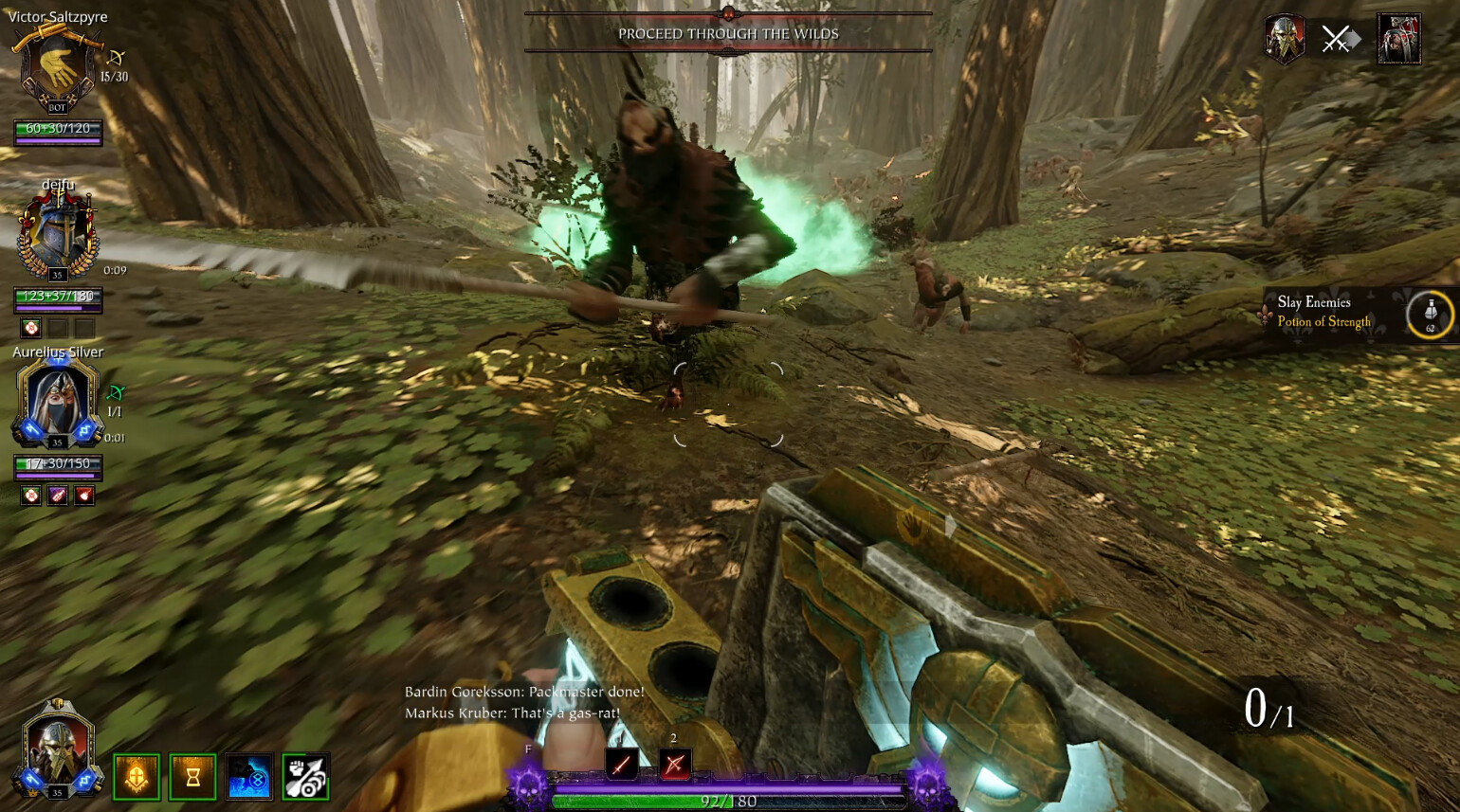
Task: Open the Slay Enemies potion challenge tracker
Action: click(1323, 312)
